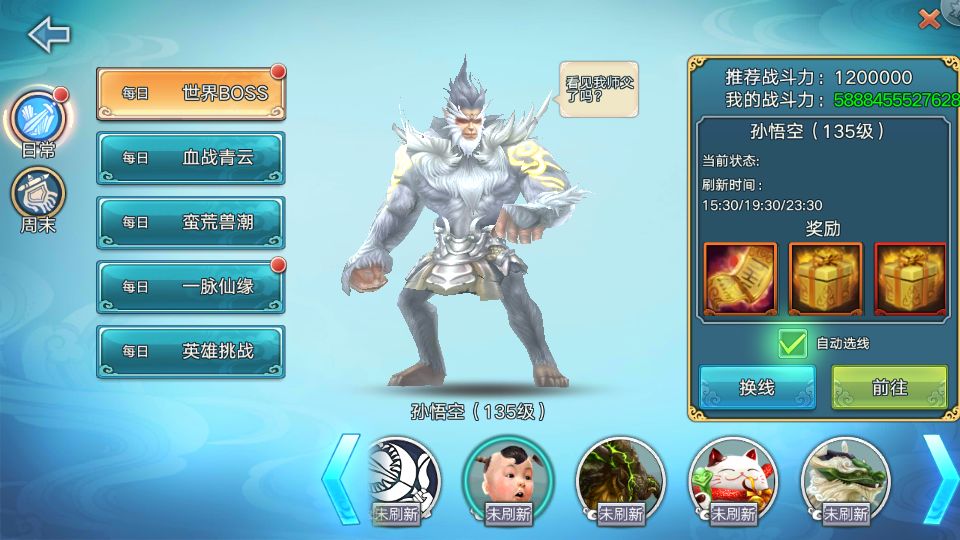The image size is (960, 540).
Task: Open the 血战青云 daily activity
Action: tap(190, 157)
